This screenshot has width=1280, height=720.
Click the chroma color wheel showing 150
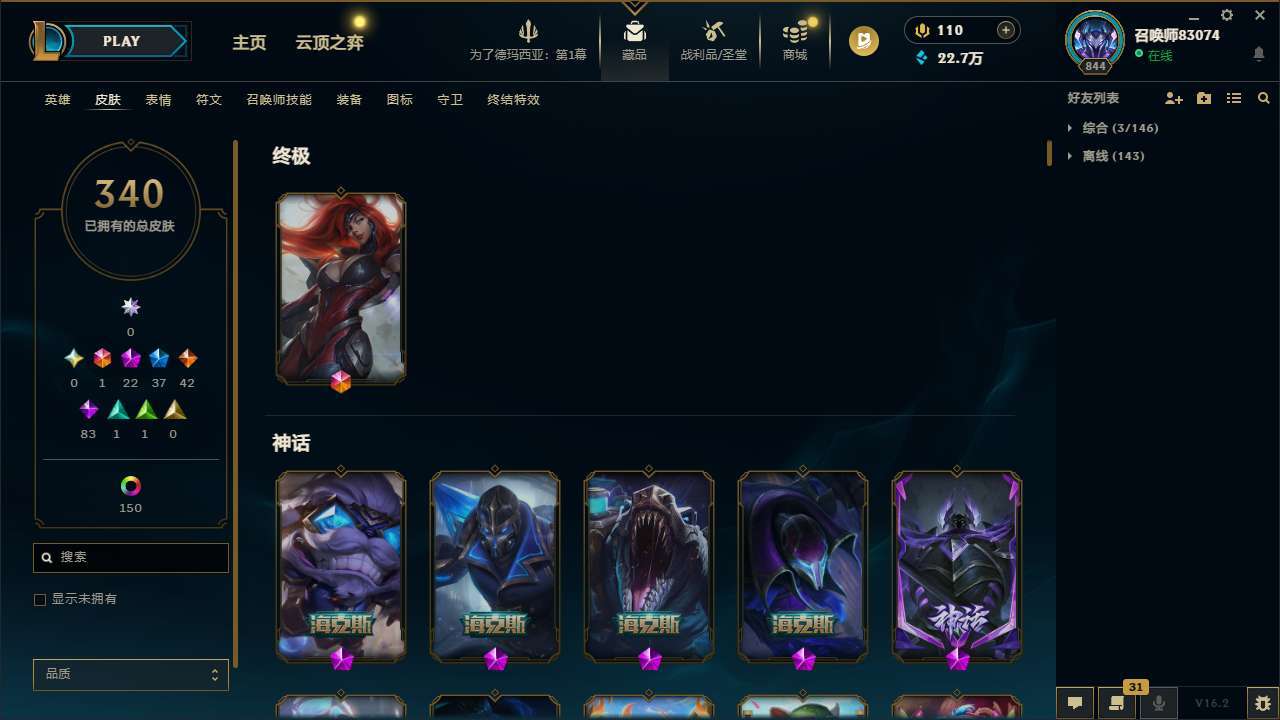[x=130, y=487]
